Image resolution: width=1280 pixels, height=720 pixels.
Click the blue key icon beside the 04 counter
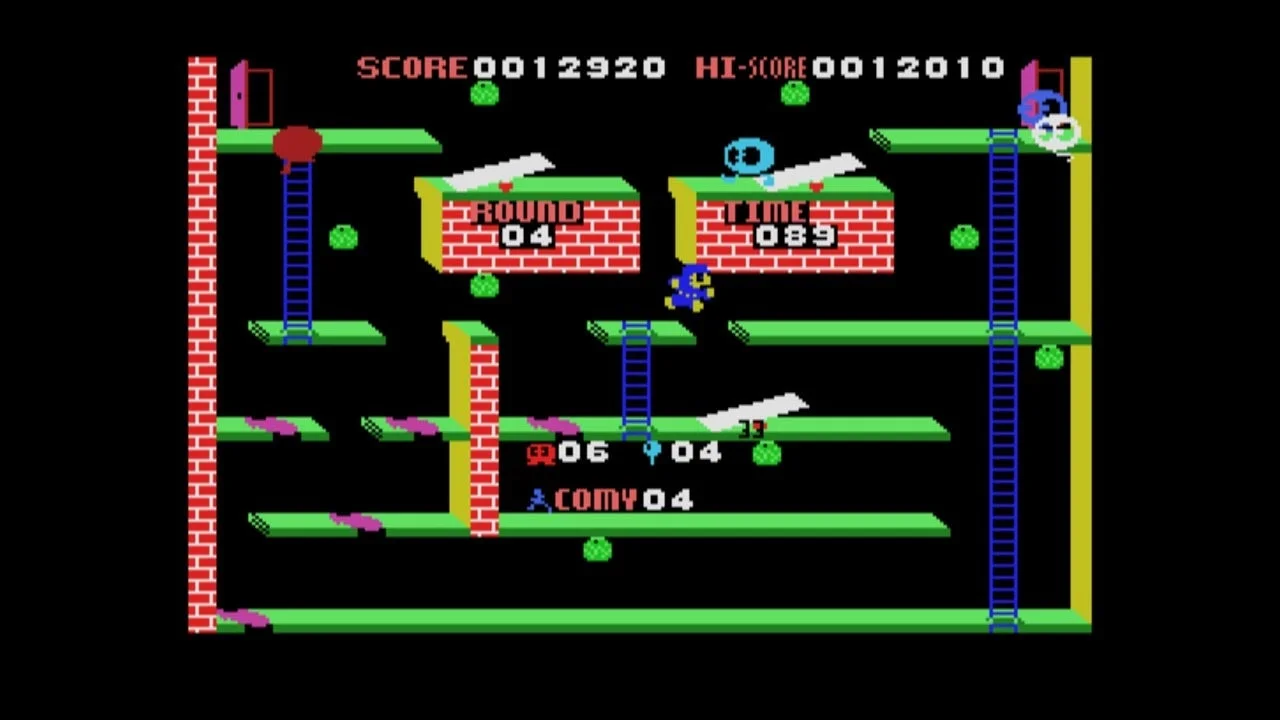[652, 452]
